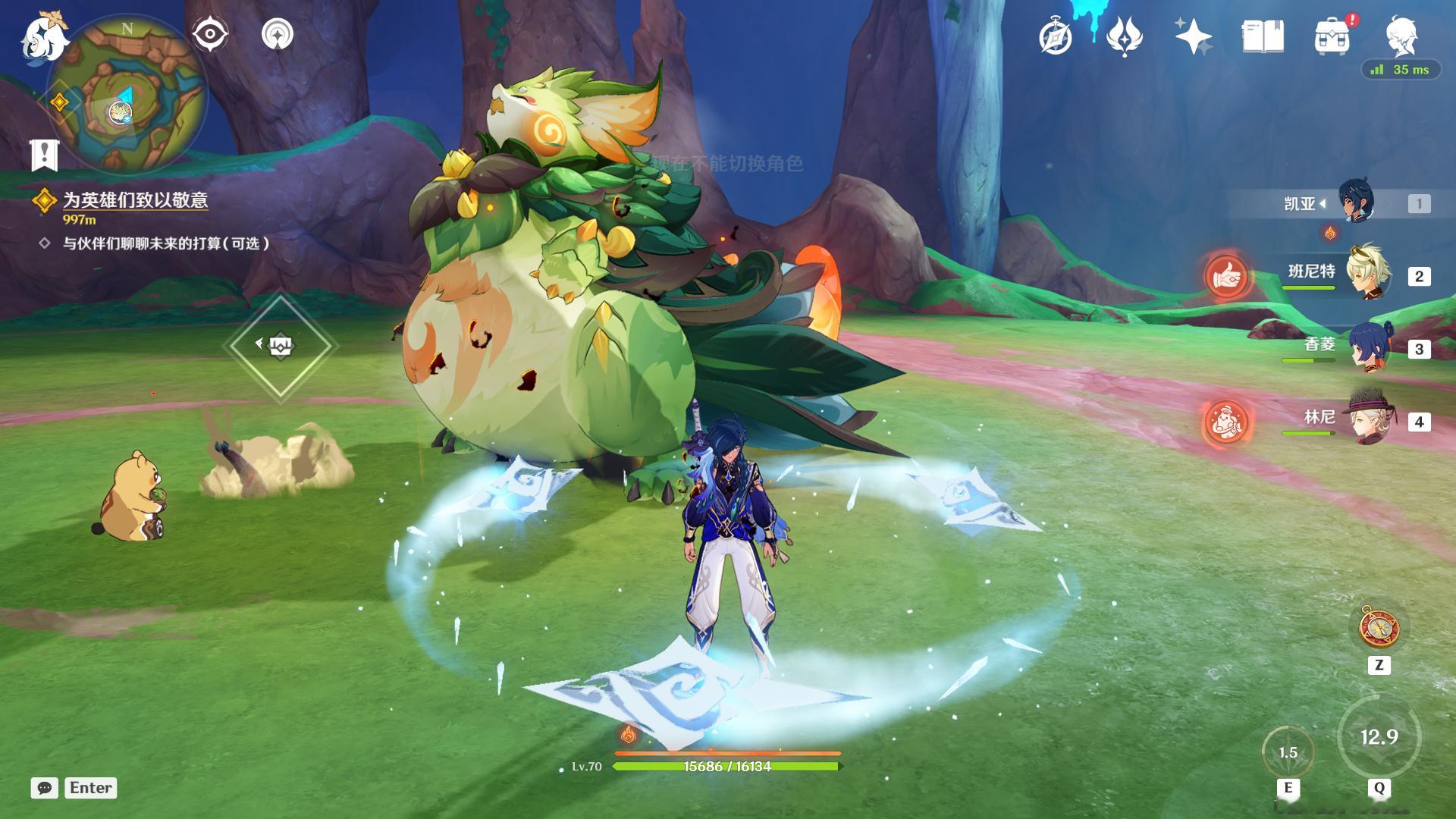This screenshot has height=819, width=1456.
Task: Select the tracked quest 为英雄们致以敬意
Action: [135, 200]
